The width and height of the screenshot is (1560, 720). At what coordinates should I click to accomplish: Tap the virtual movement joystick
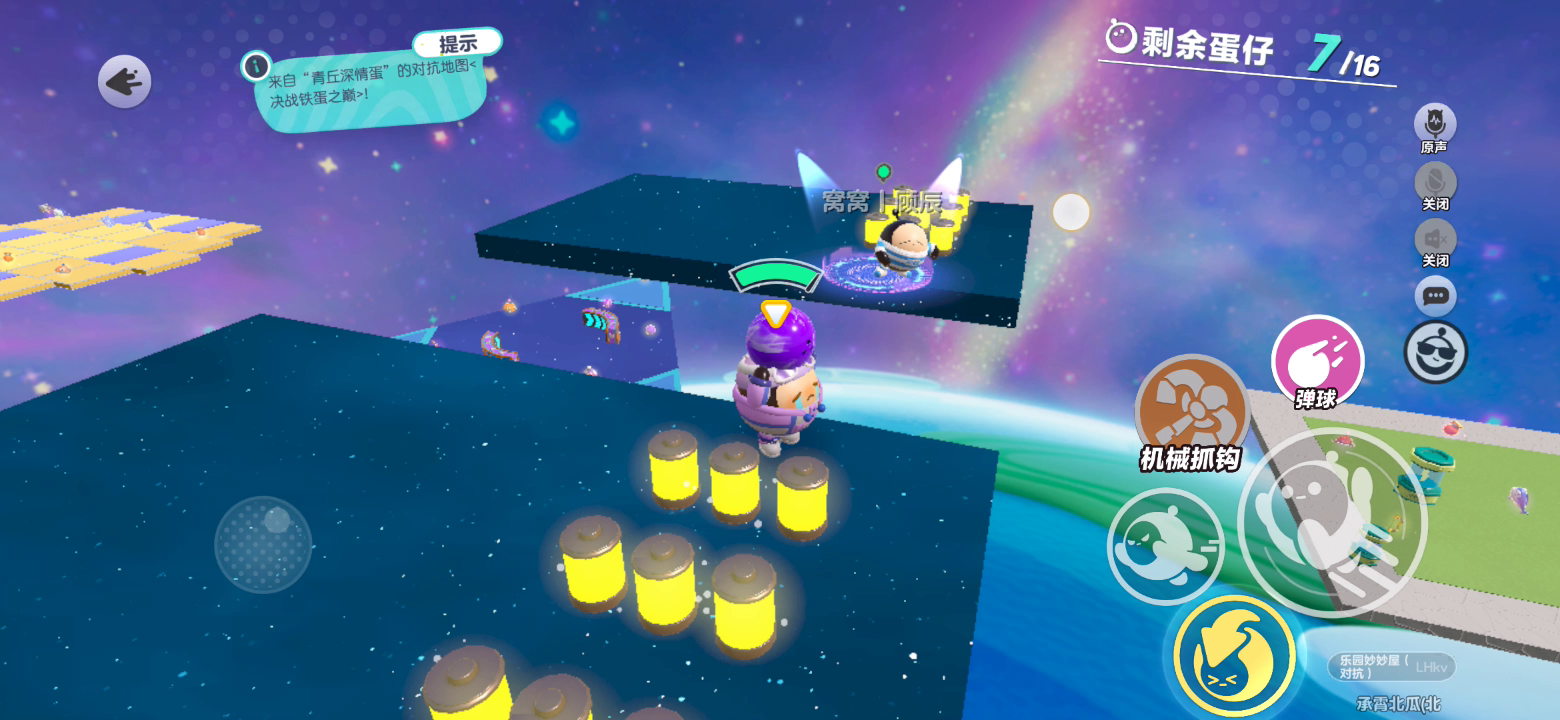(x=263, y=544)
